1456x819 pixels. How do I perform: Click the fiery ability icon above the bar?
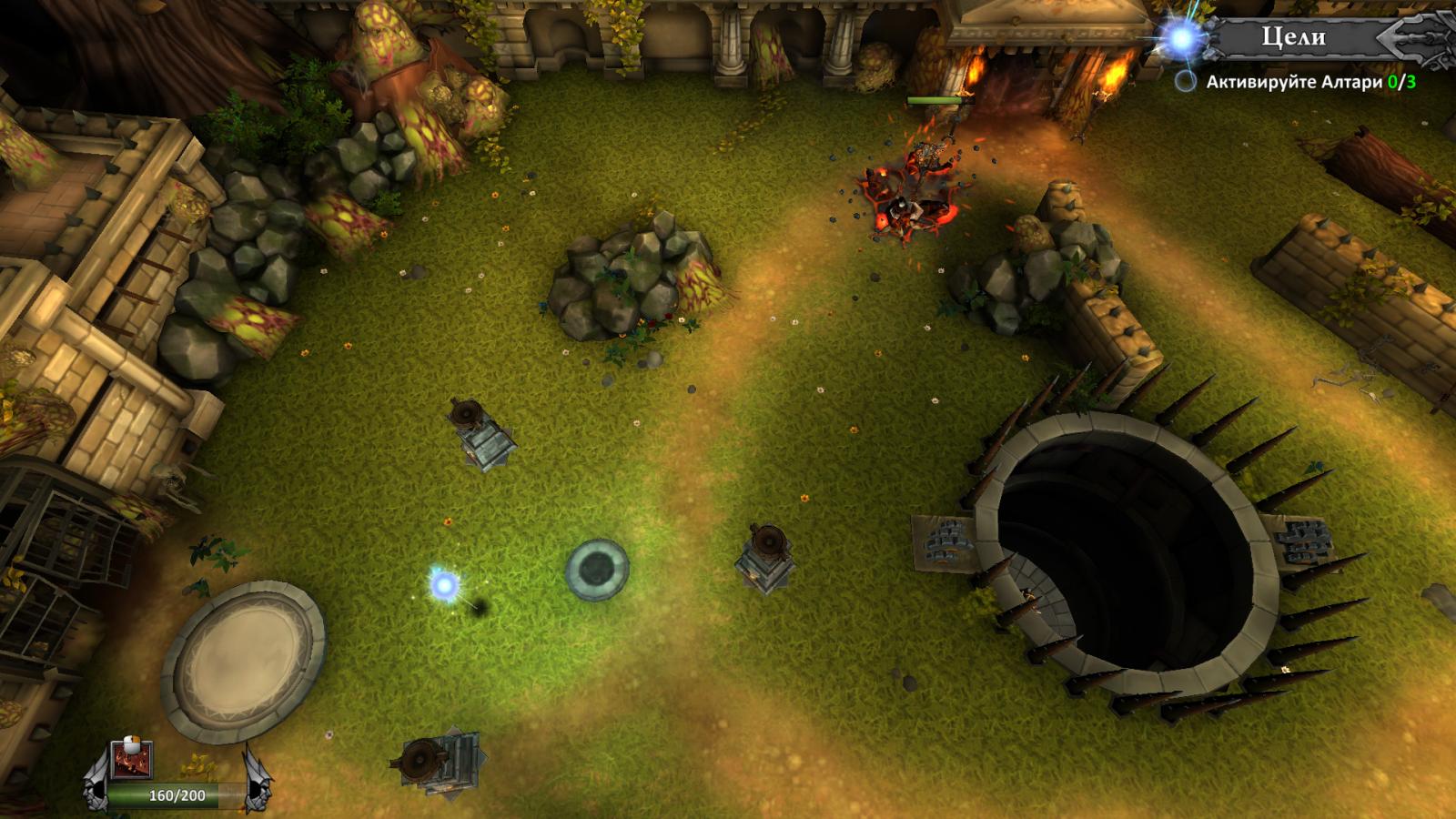pos(131,759)
